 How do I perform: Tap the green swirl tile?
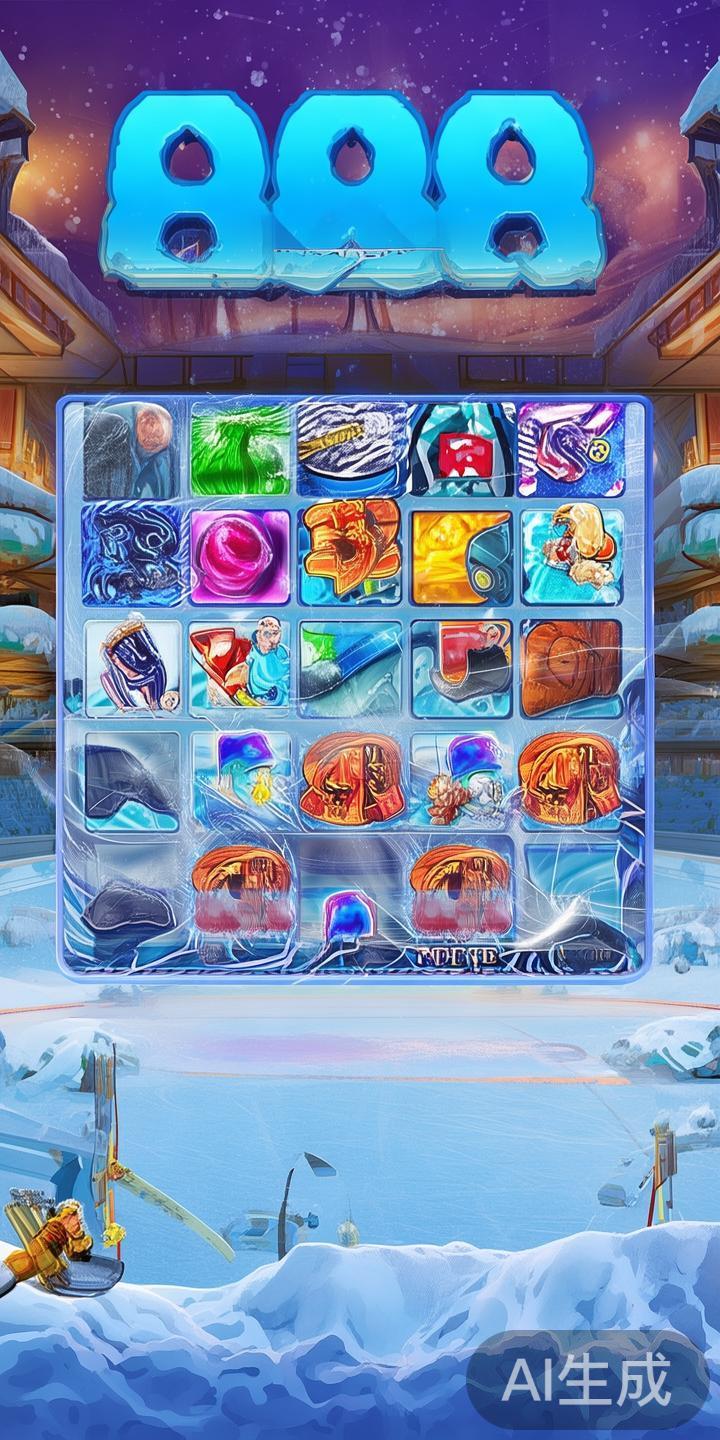click(x=240, y=449)
